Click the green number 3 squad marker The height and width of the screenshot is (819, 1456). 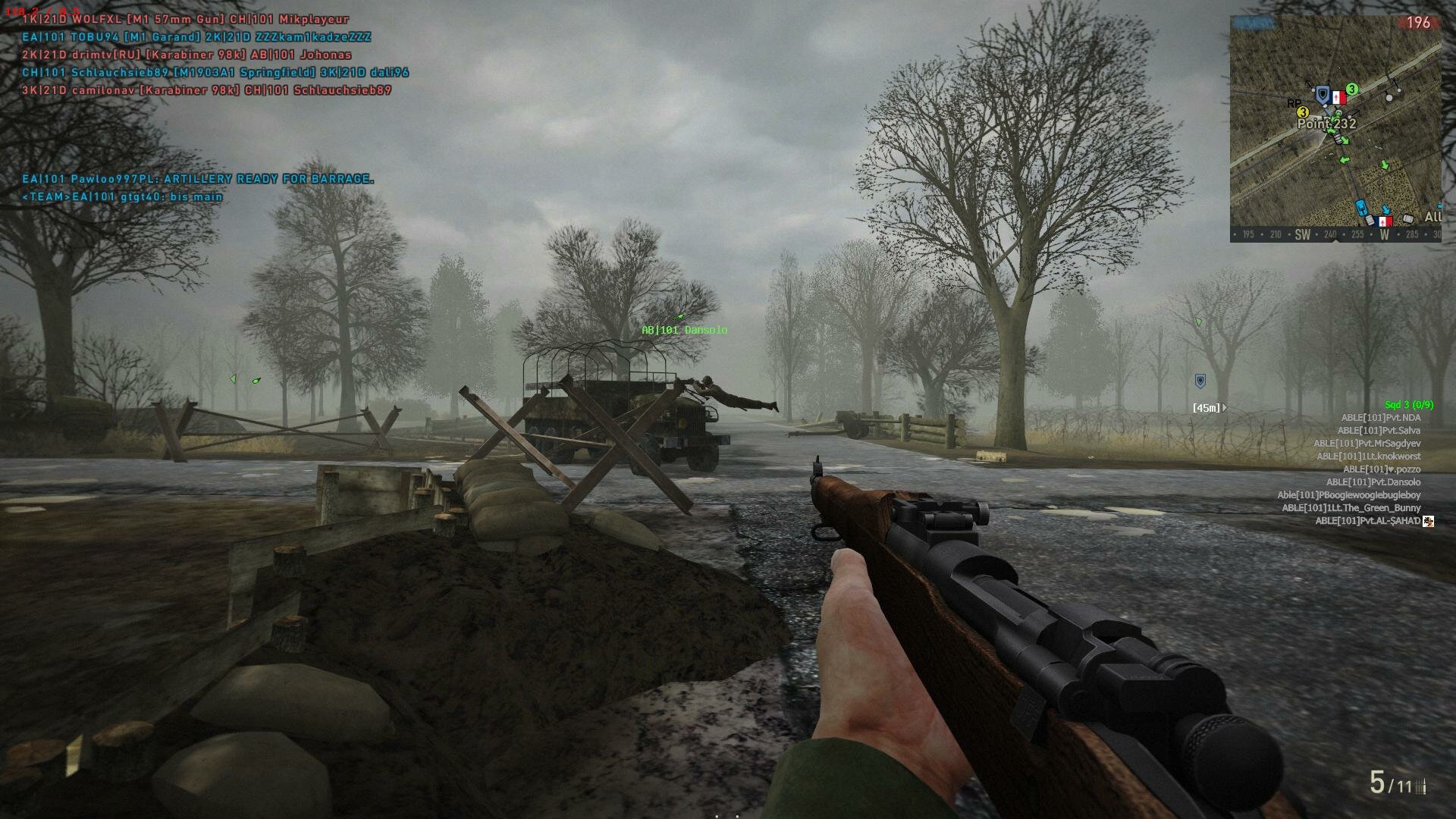(x=1351, y=89)
